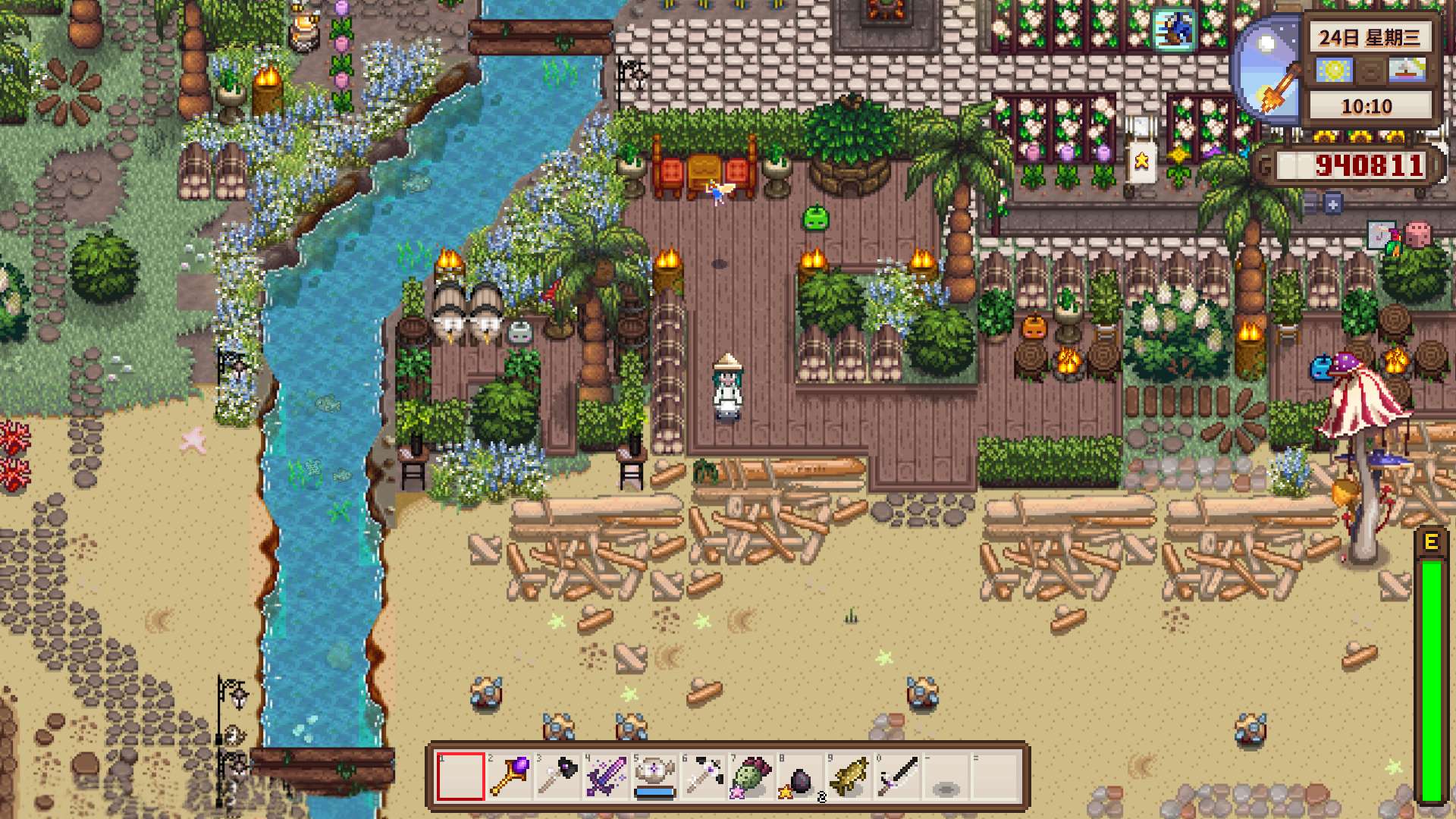This screenshot has width=1456, height=819.
Task: Click the clock showing 10:10
Action: [1367, 105]
